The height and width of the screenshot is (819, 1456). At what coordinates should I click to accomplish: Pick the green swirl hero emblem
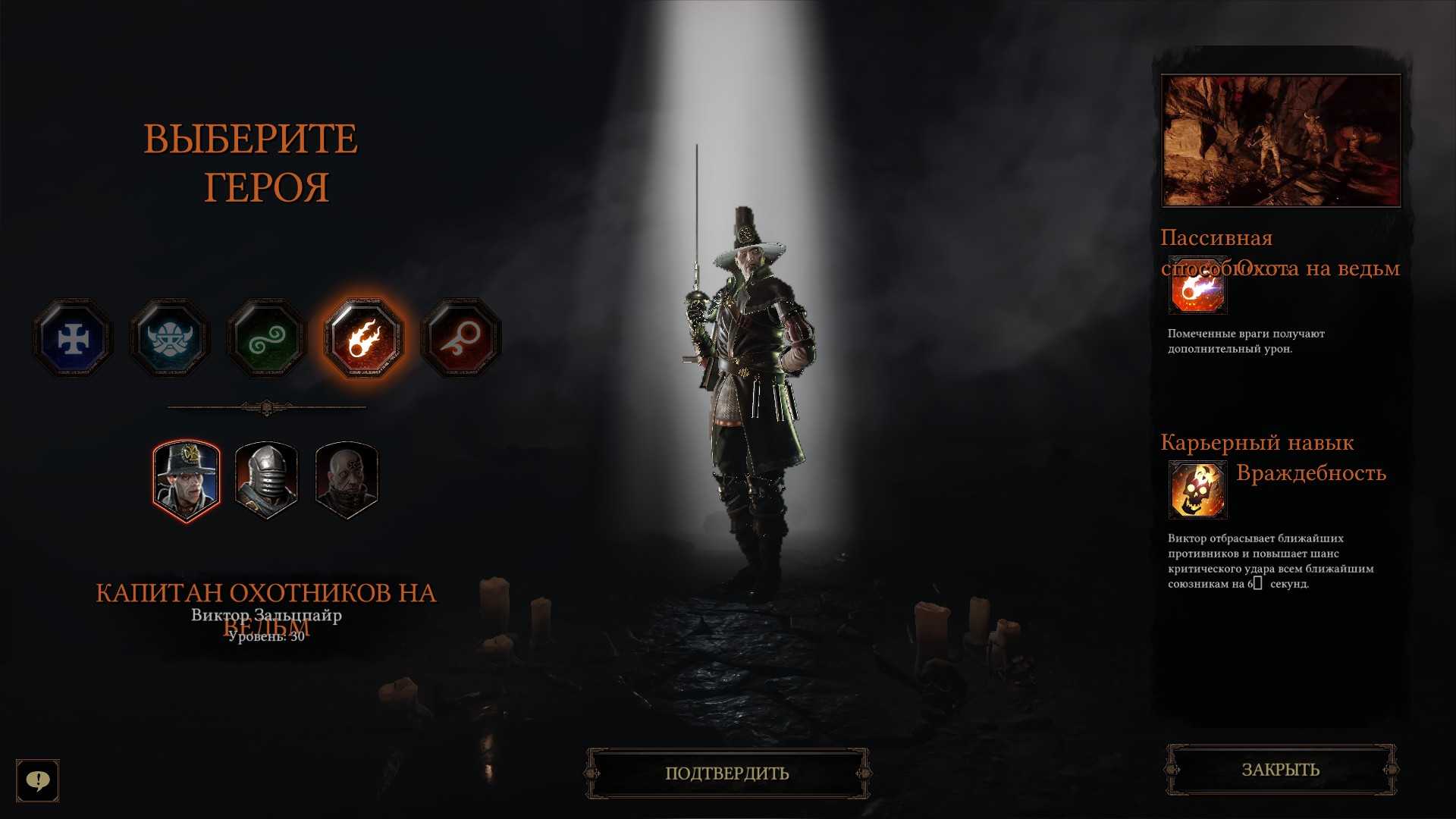pos(266,338)
